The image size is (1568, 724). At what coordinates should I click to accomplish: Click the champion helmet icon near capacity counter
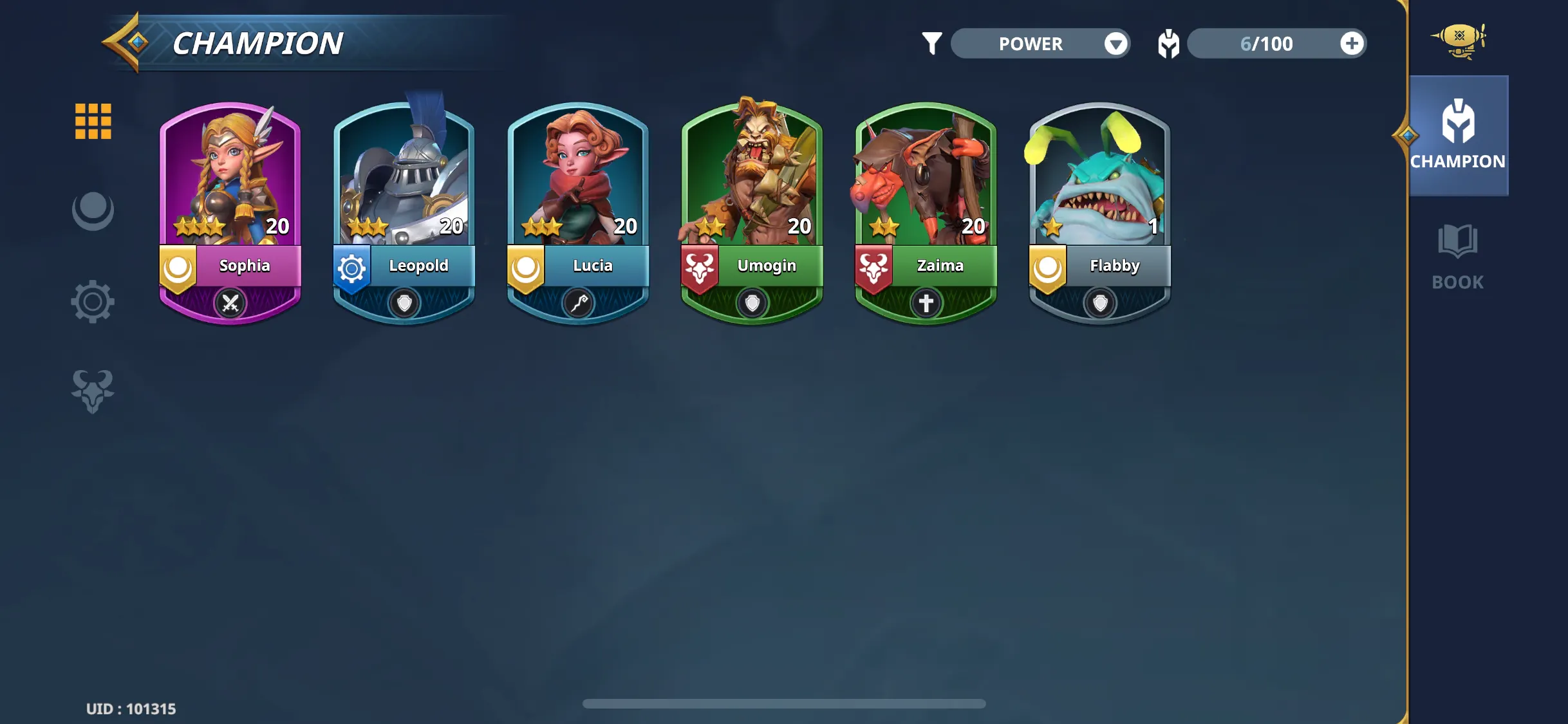tap(1170, 44)
